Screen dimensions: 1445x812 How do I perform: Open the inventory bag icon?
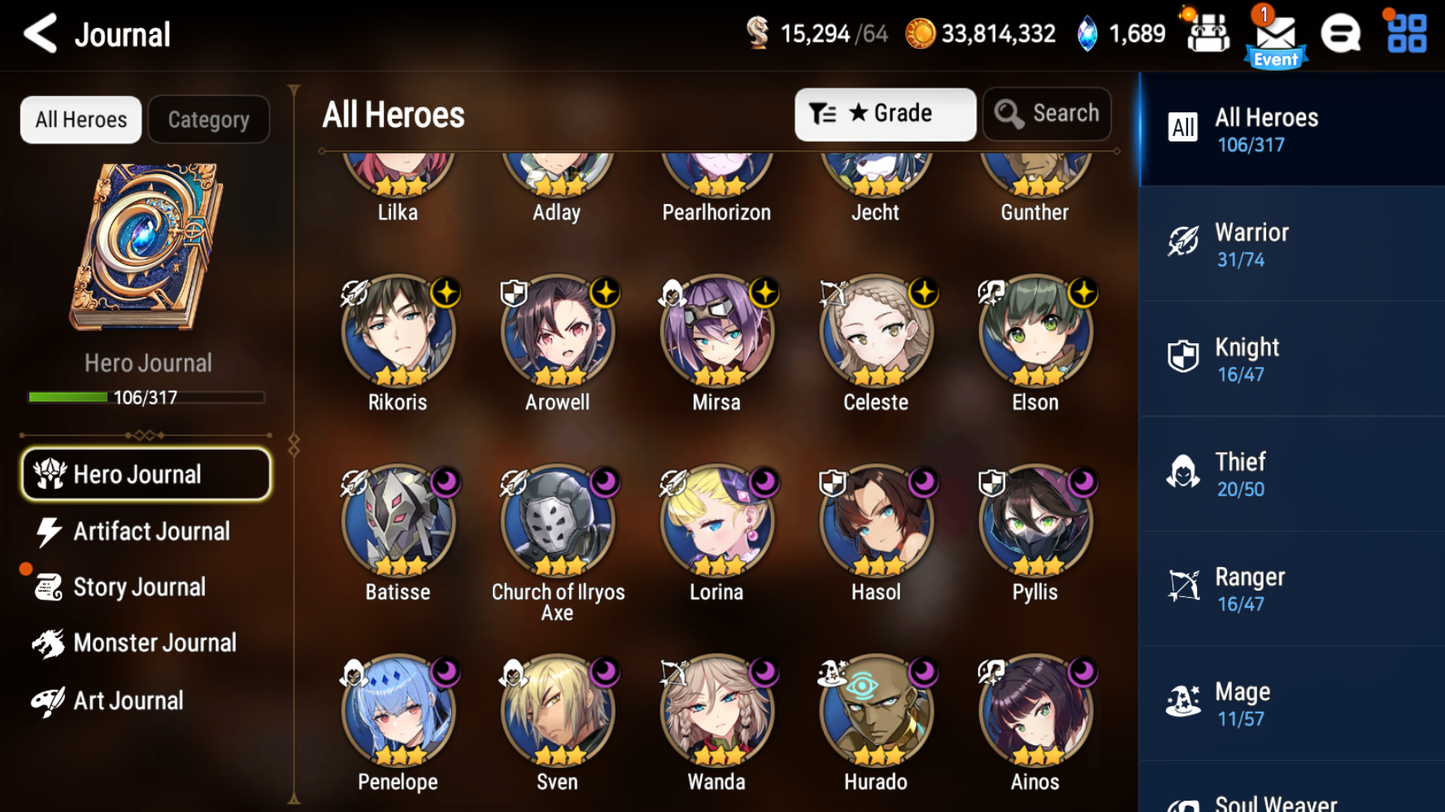[x=1206, y=33]
